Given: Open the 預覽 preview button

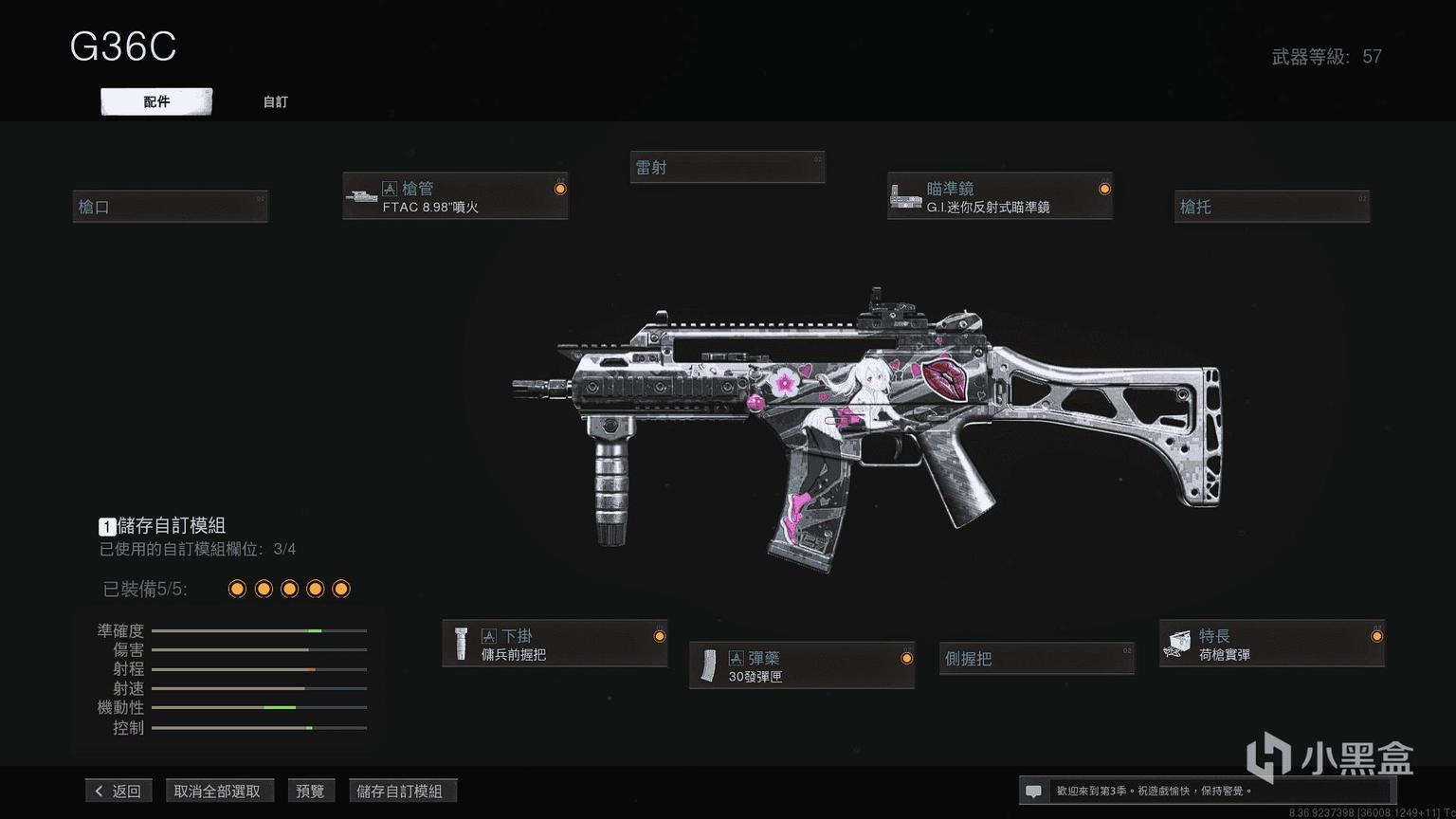Looking at the screenshot, I should 310,791.
